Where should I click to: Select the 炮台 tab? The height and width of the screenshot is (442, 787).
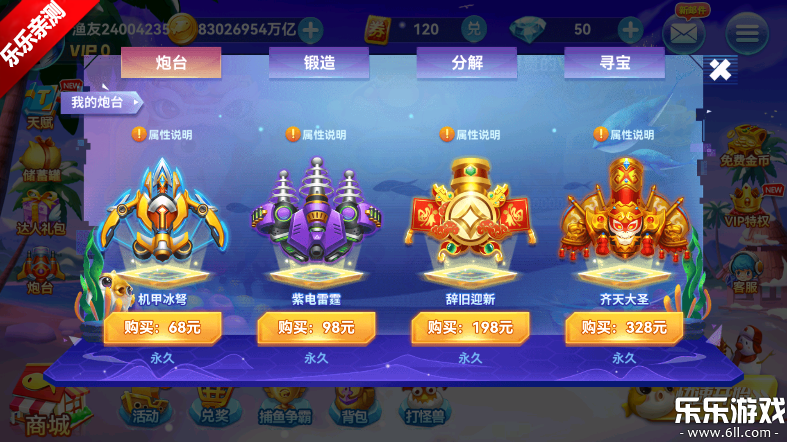(171, 63)
